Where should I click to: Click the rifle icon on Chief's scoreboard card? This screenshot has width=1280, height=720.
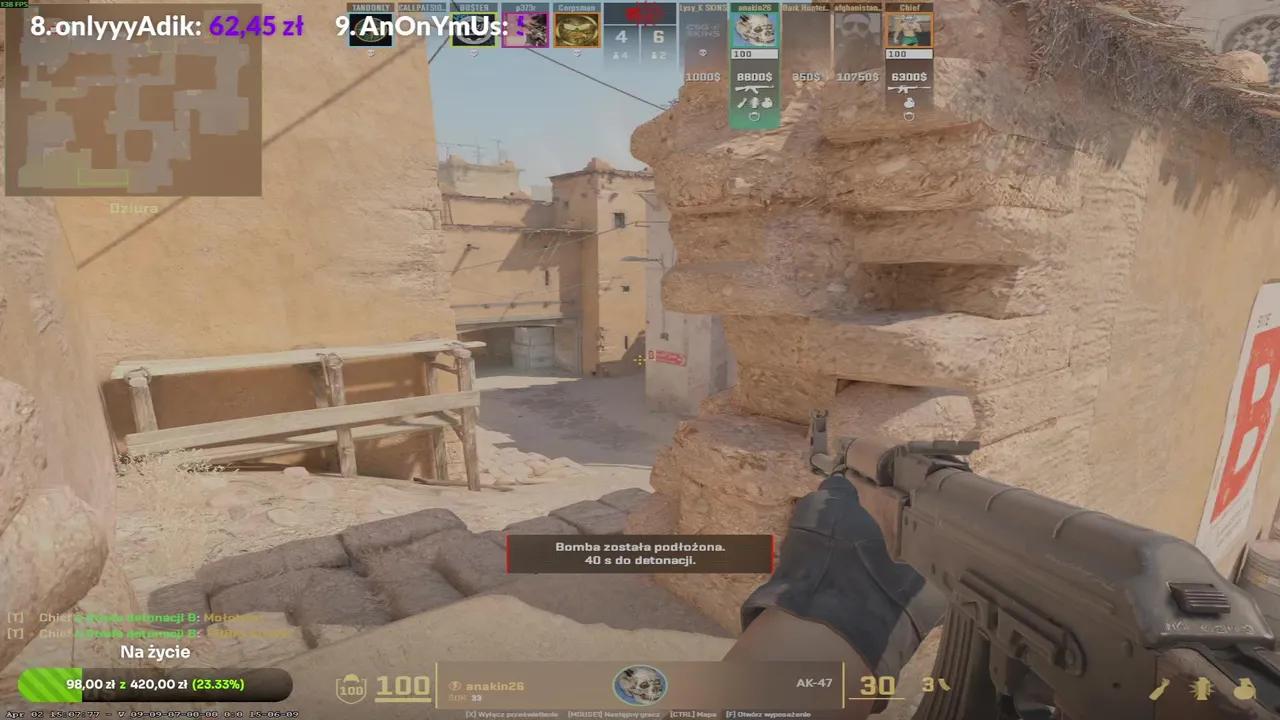click(x=909, y=87)
